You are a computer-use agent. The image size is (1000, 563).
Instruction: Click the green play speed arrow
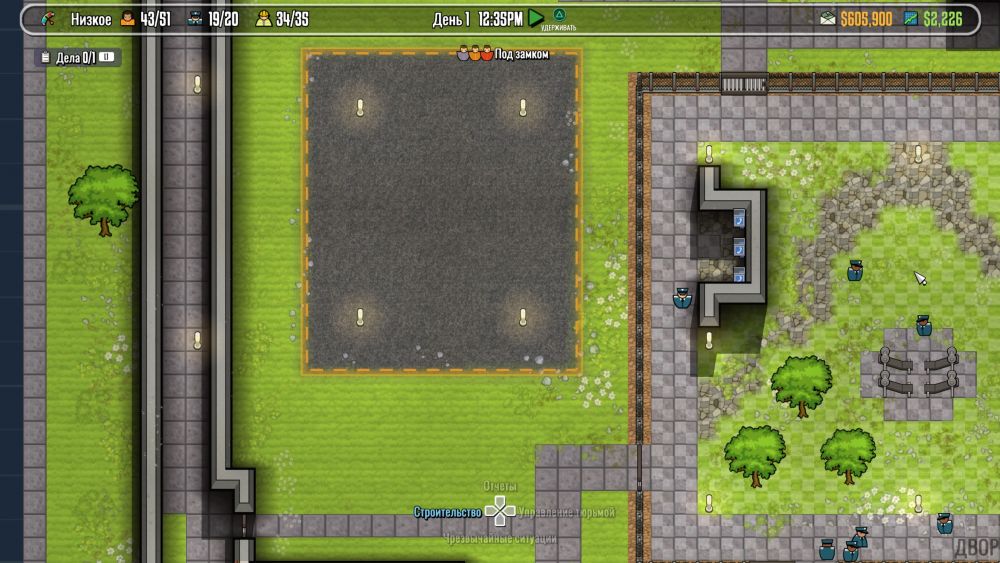pos(536,17)
